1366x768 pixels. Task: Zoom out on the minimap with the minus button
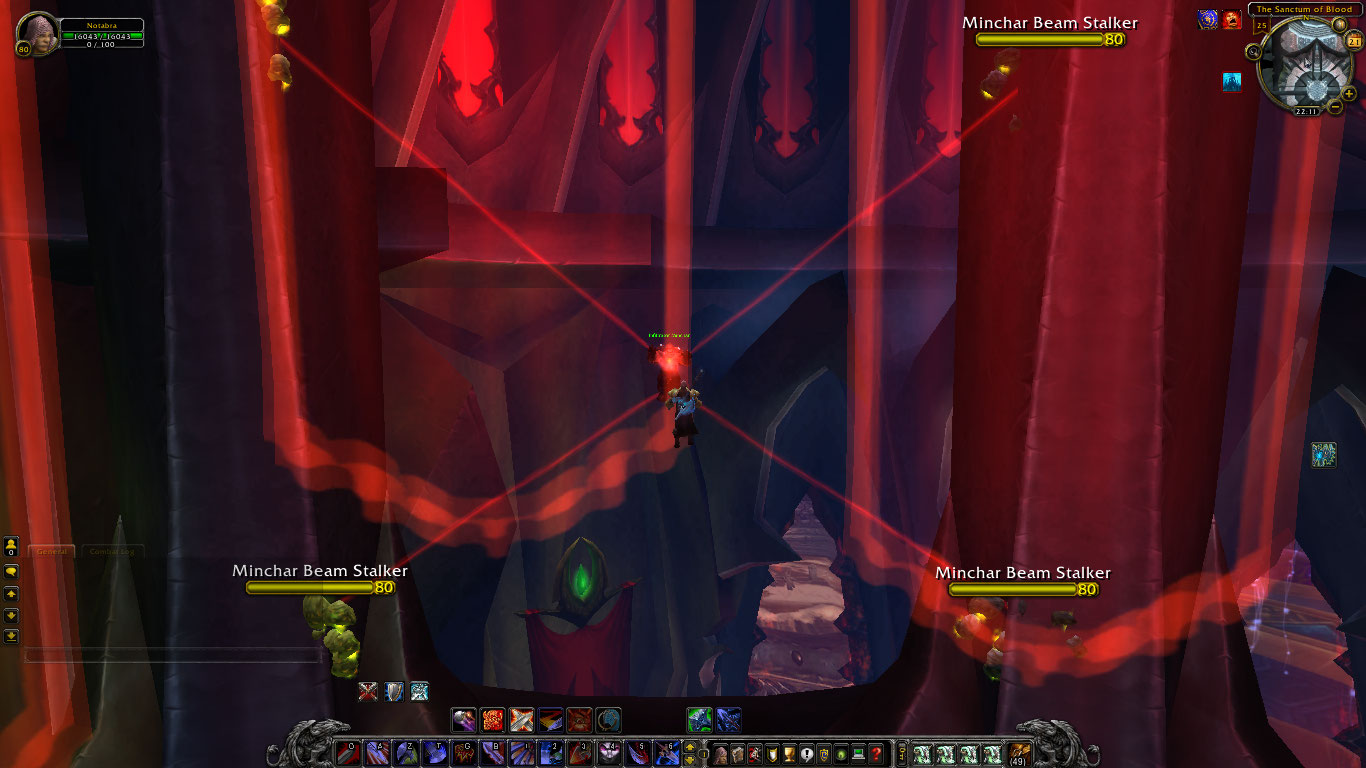coord(1334,107)
